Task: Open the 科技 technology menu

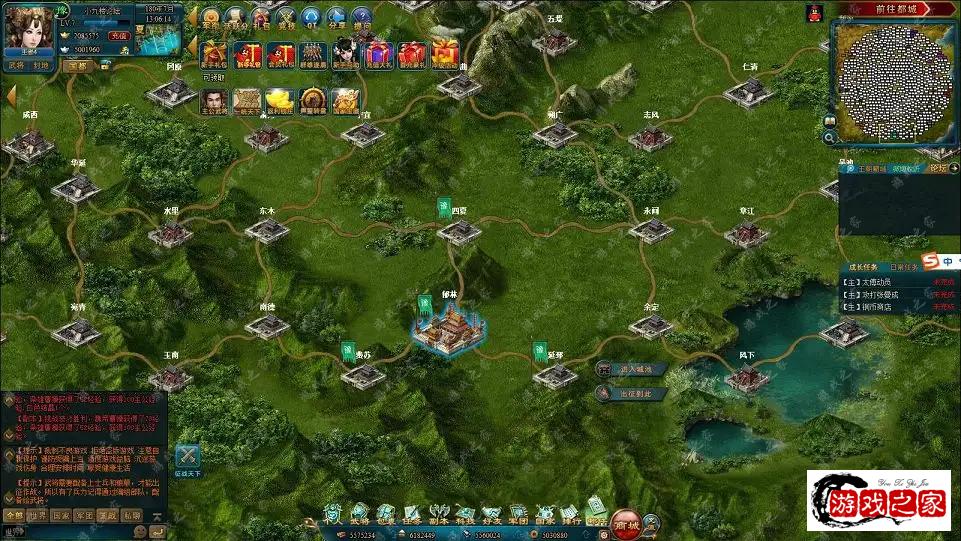Action: 465,515
